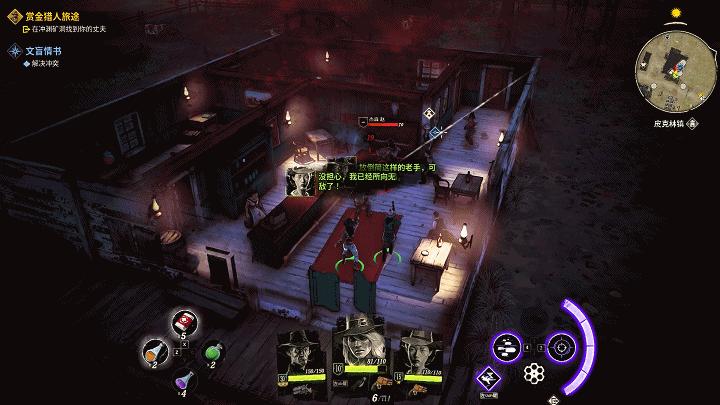
Task: Use the green potion flask
Action: 213,349
